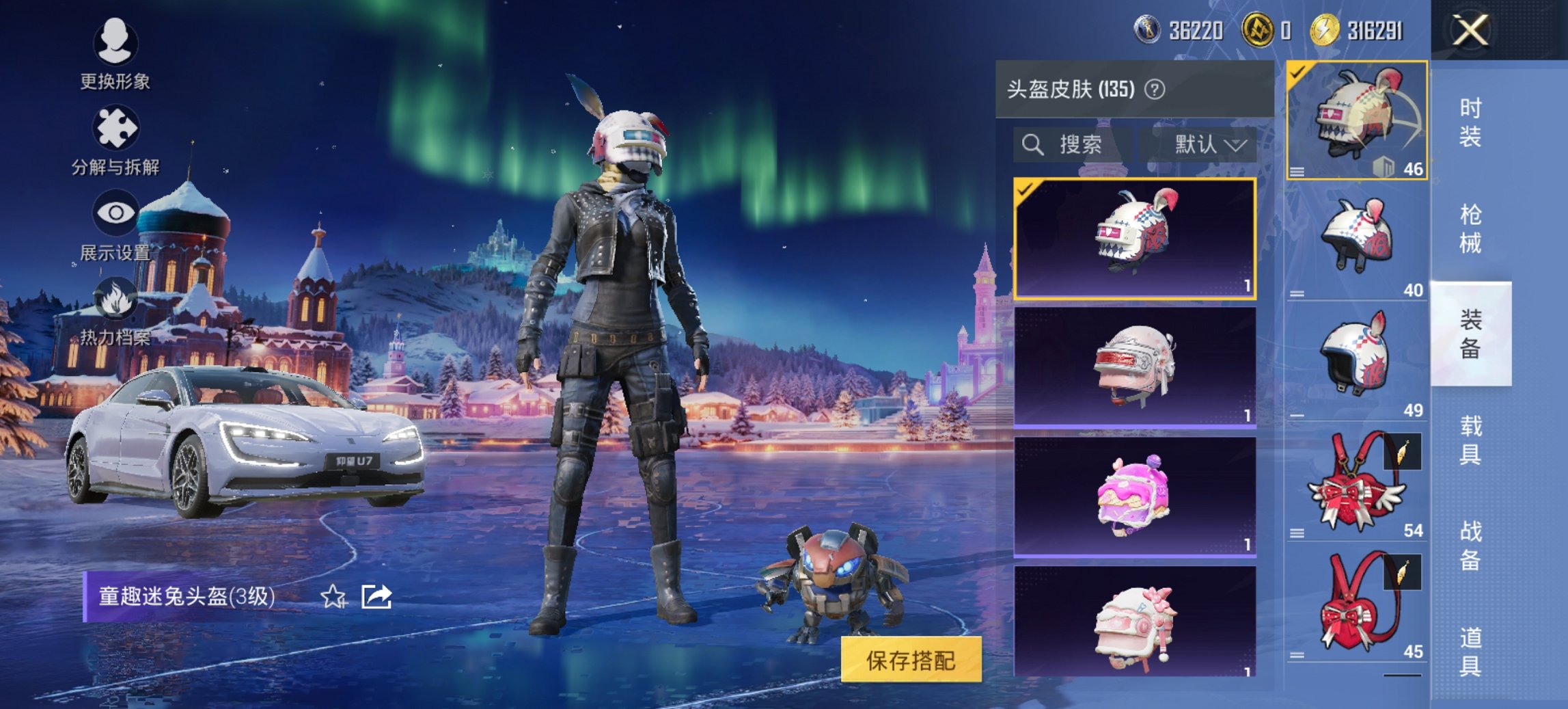Screen dimensions: 1568x709
Task: Click the lightning coin icon showing 316291
Action: point(1326,29)
